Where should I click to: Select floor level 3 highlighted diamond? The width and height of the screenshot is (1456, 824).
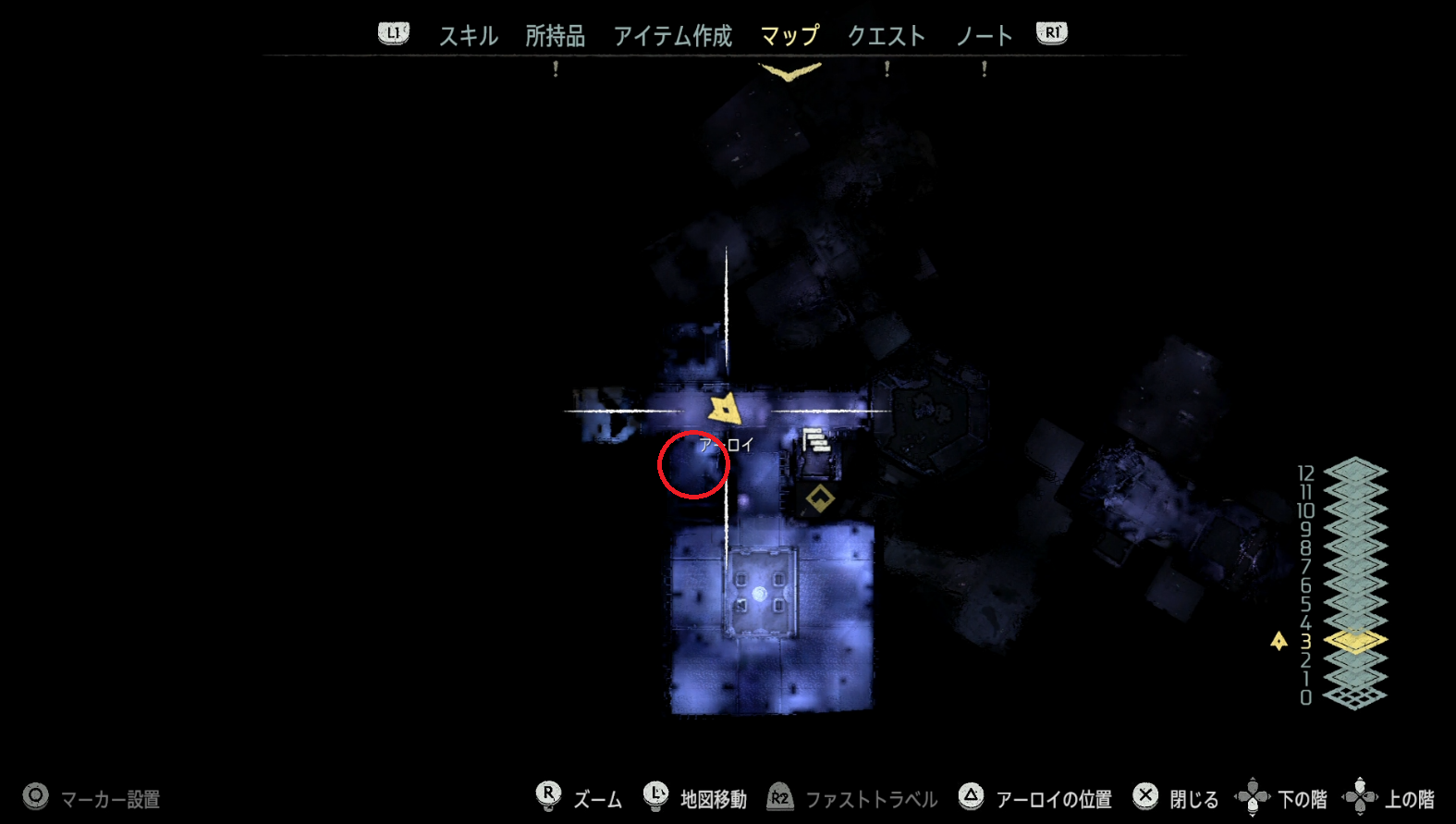(1352, 639)
